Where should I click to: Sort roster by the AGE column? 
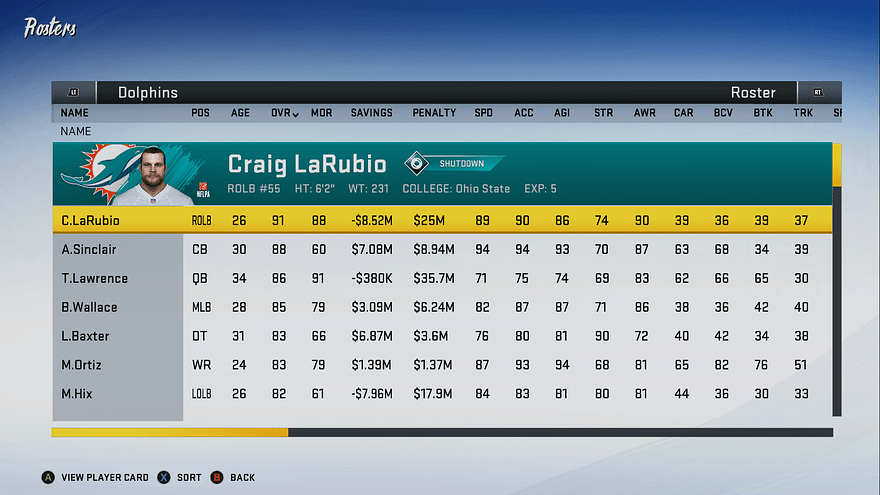[x=241, y=113]
